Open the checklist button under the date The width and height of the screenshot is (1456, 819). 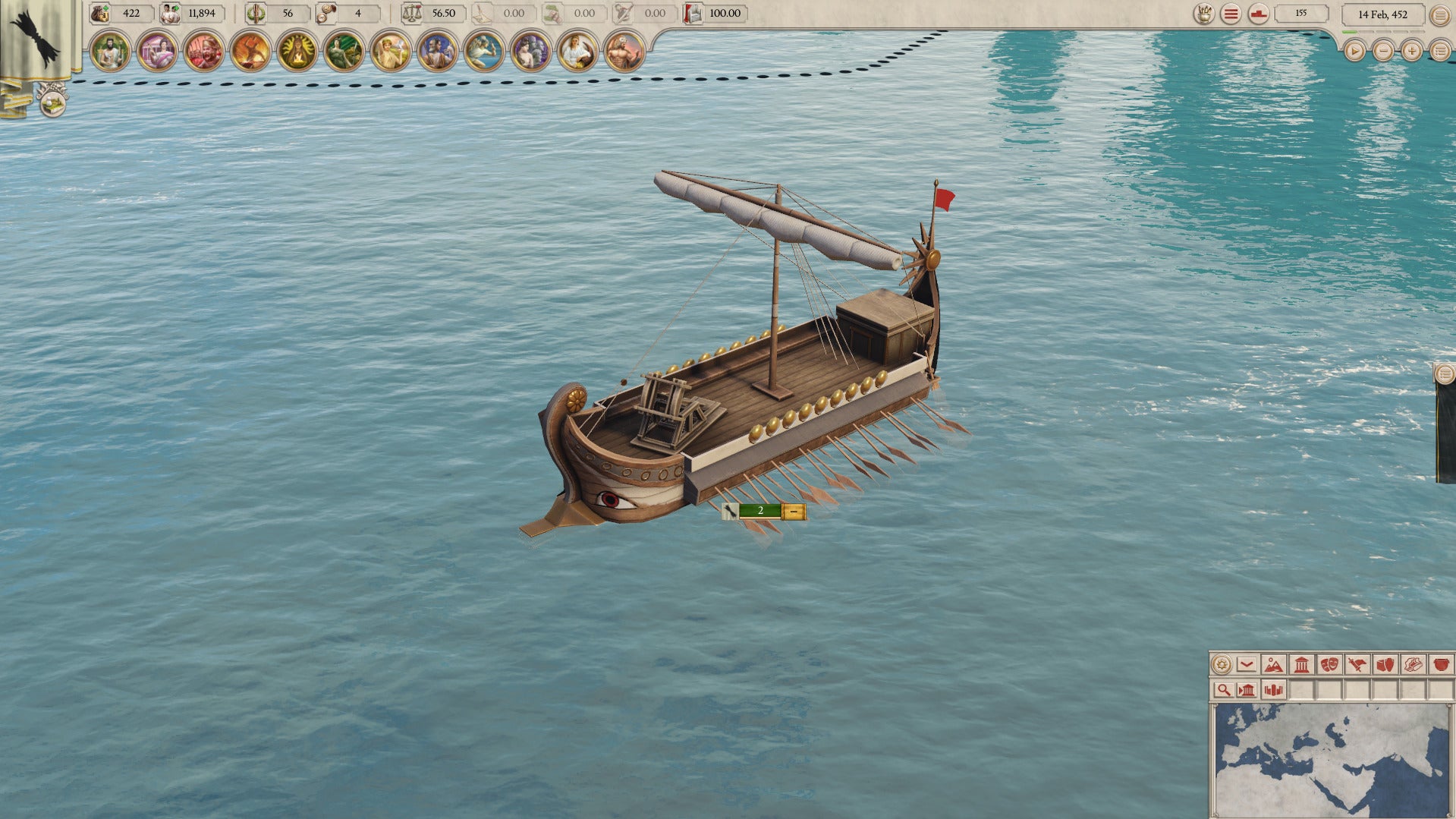pyautogui.click(x=1440, y=51)
